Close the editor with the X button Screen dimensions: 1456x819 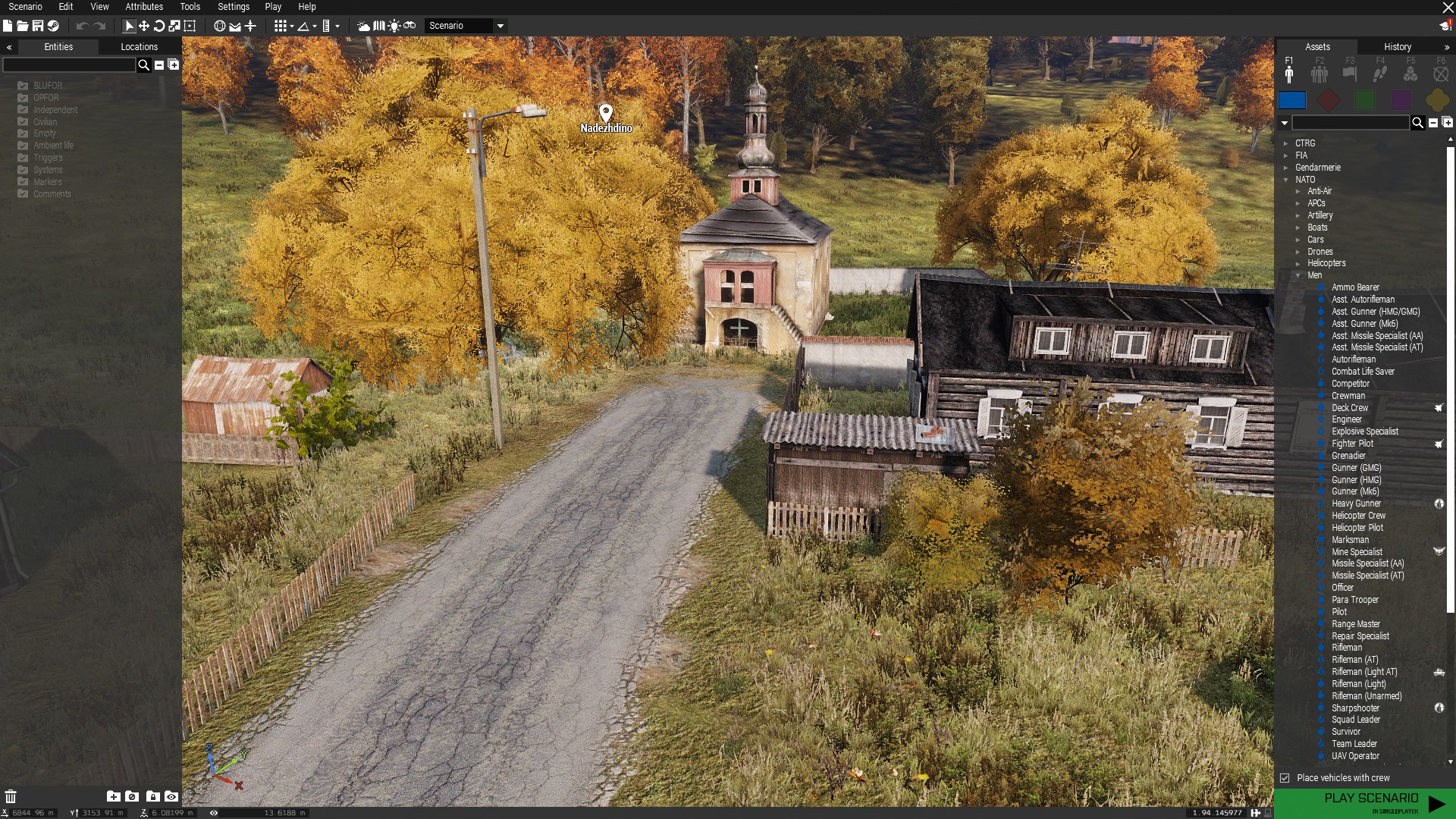click(1448, 7)
